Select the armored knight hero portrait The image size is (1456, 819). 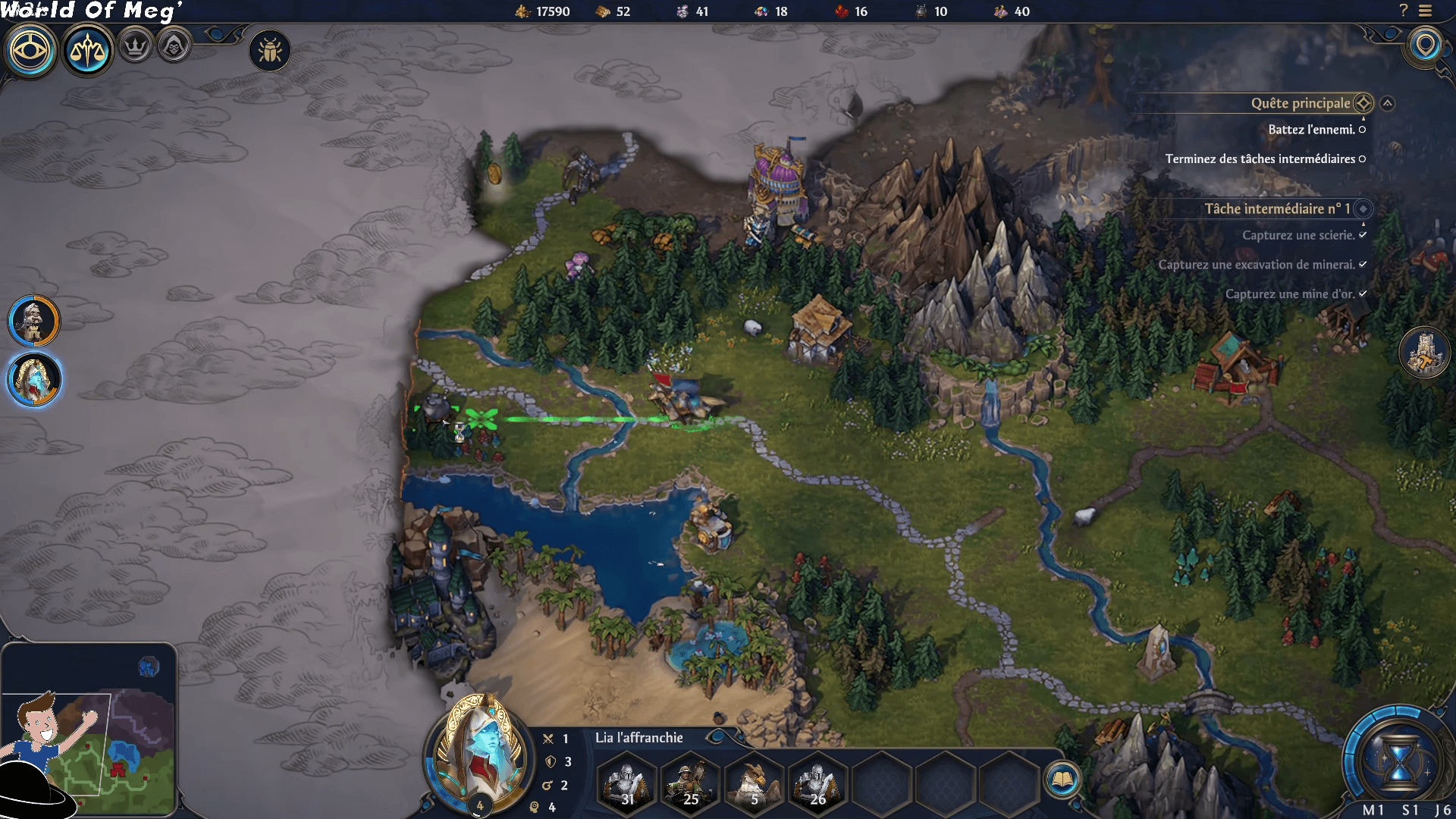pos(34,321)
